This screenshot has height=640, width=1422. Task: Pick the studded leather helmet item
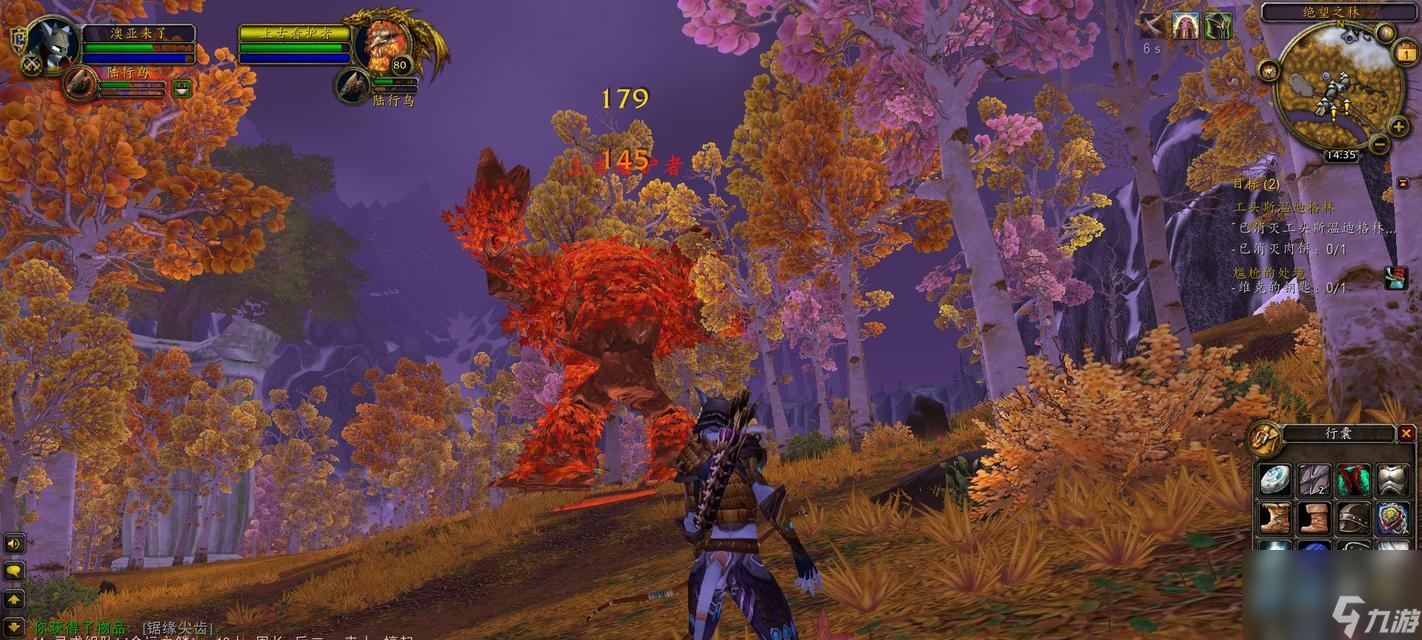(1353, 518)
